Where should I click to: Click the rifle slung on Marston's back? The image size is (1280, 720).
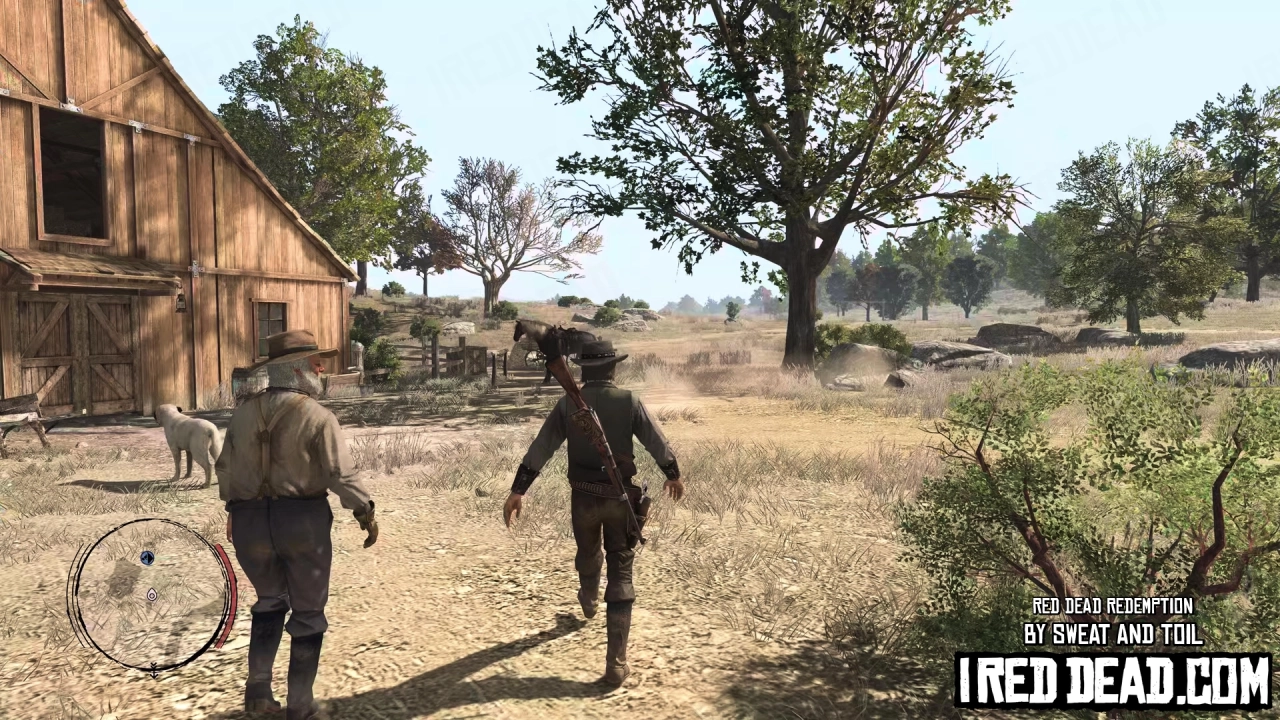tap(585, 420)
